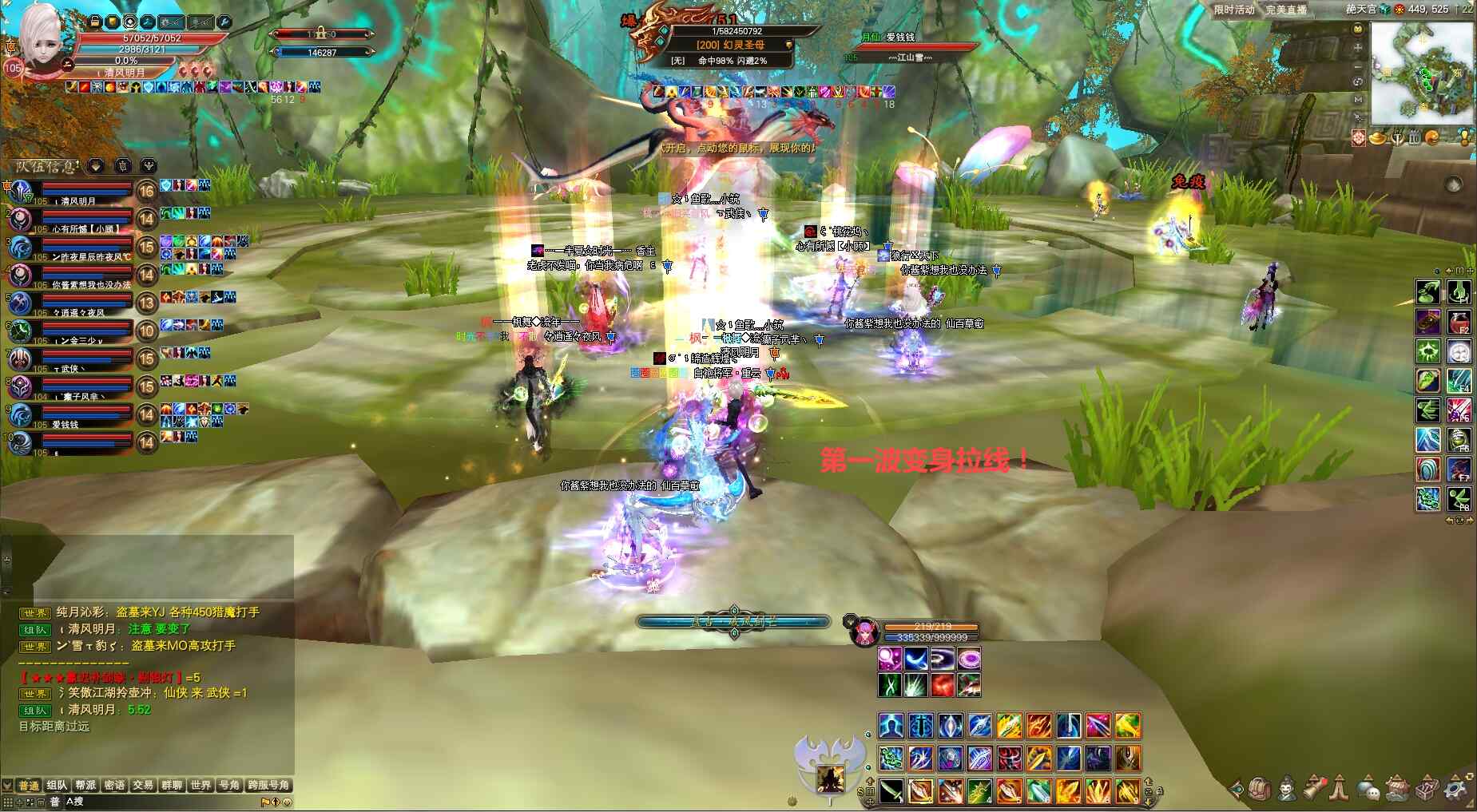Image resolution: width=1477 pixels, height=812 pixels.
Task: Click the gold ingot icon under minimap
Action: (x=1378, y=138)
